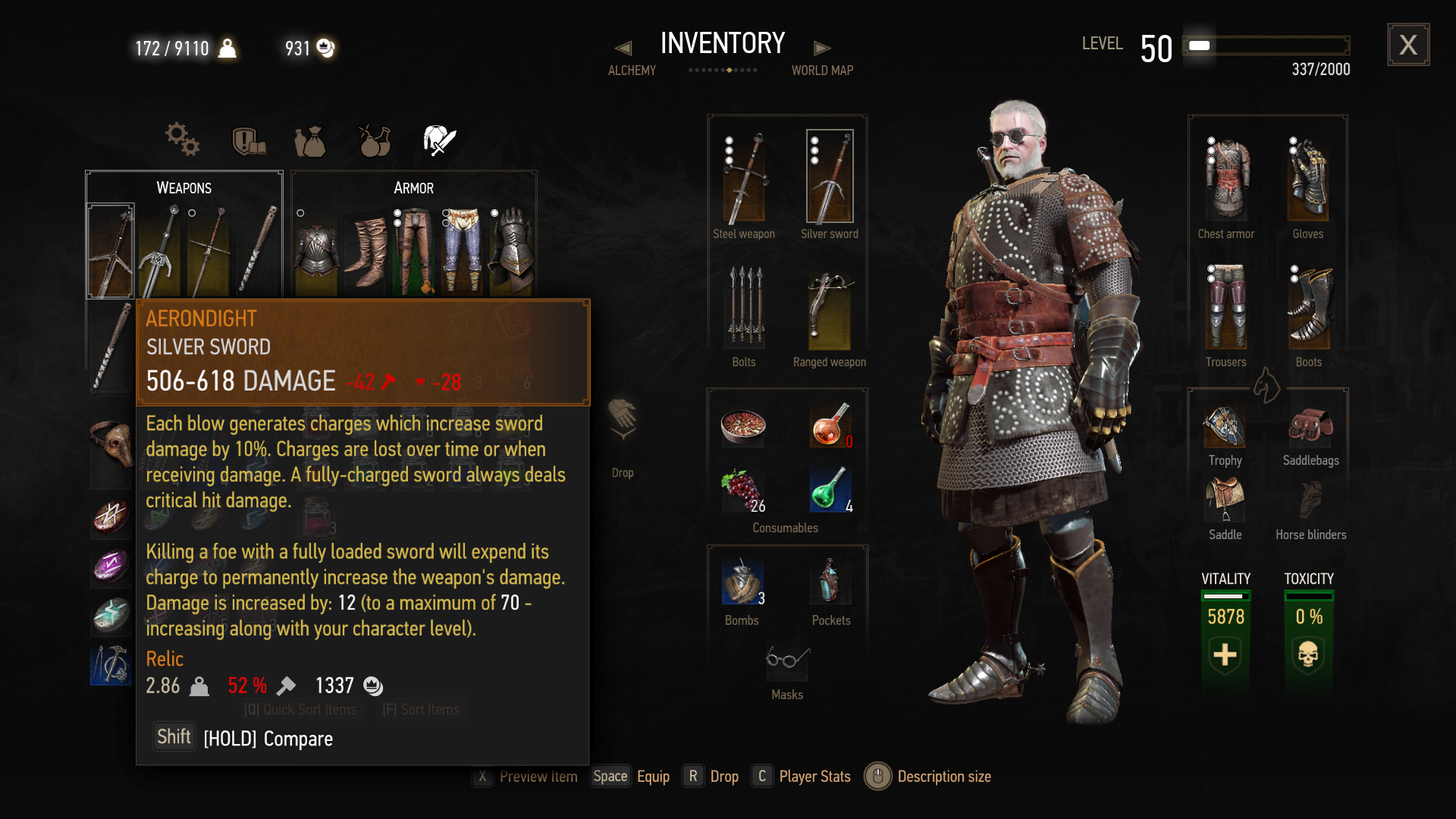Go to the World Map panel

(x=822, y=60)
